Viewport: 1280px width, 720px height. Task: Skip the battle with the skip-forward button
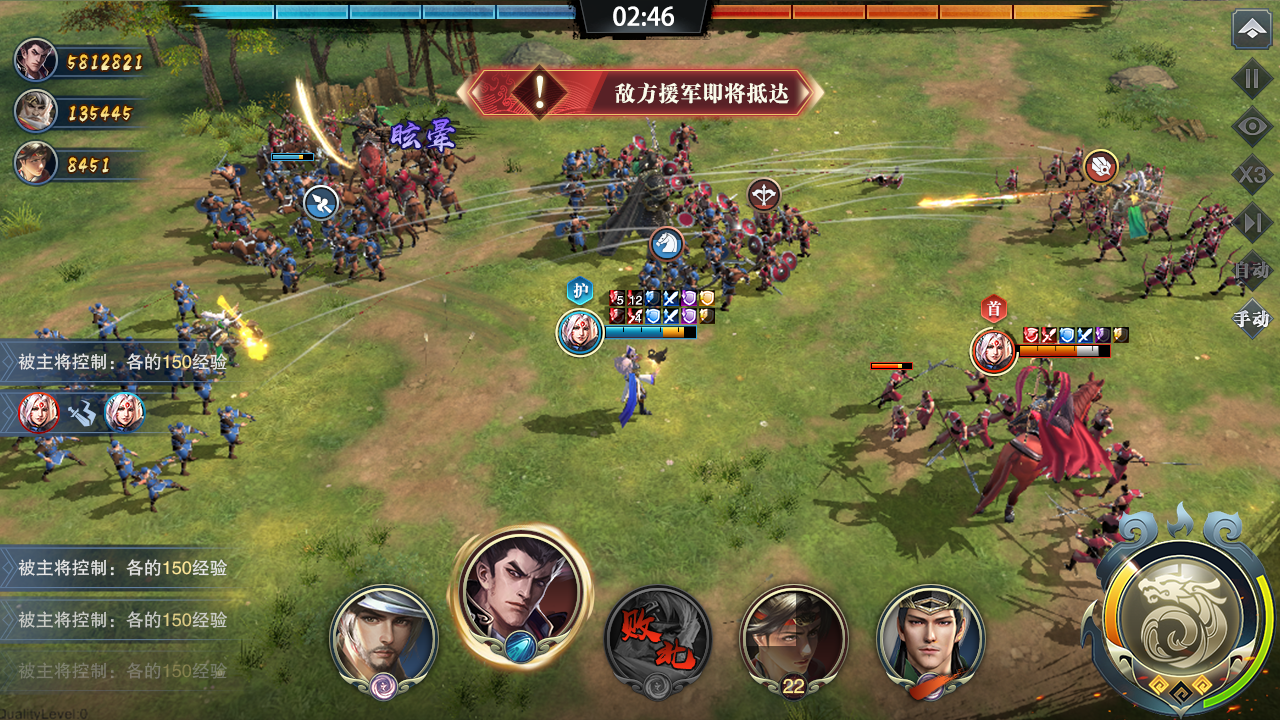(1251, 223)
